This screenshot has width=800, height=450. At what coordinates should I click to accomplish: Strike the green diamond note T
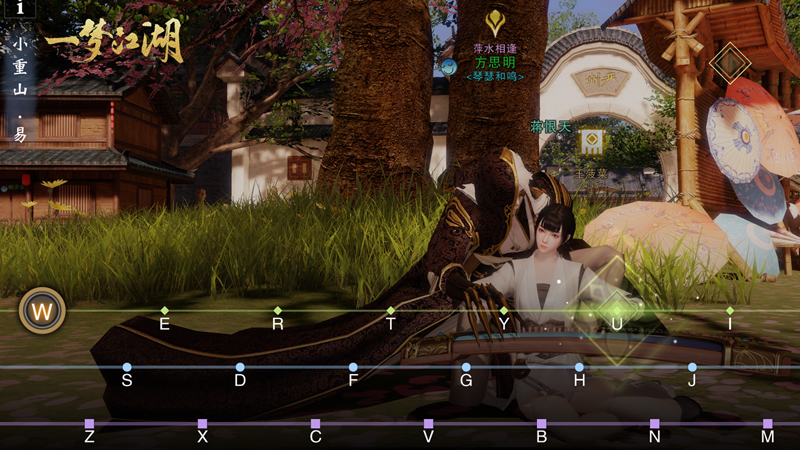tap(391, 311)
